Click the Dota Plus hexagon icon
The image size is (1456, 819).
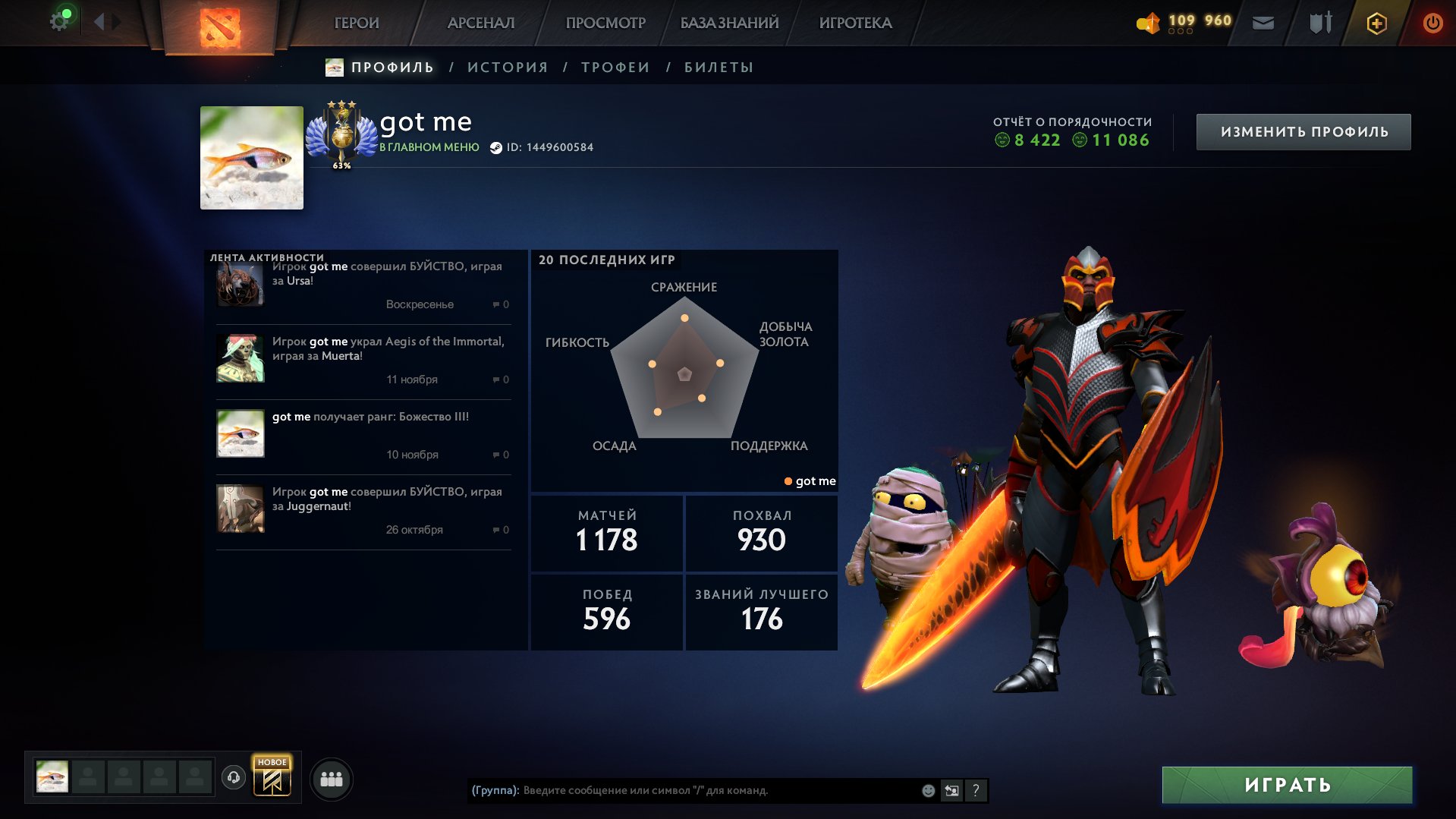click(1376, 23)
